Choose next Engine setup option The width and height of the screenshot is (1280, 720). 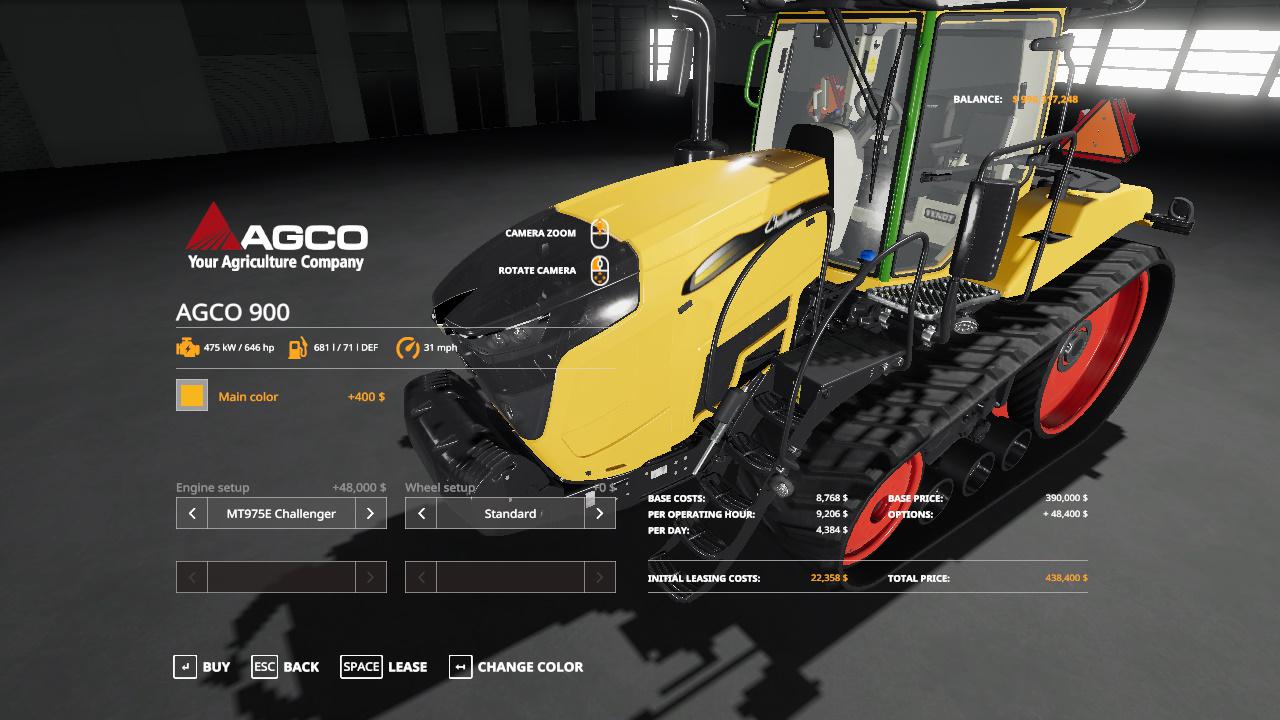pos(370,514)
